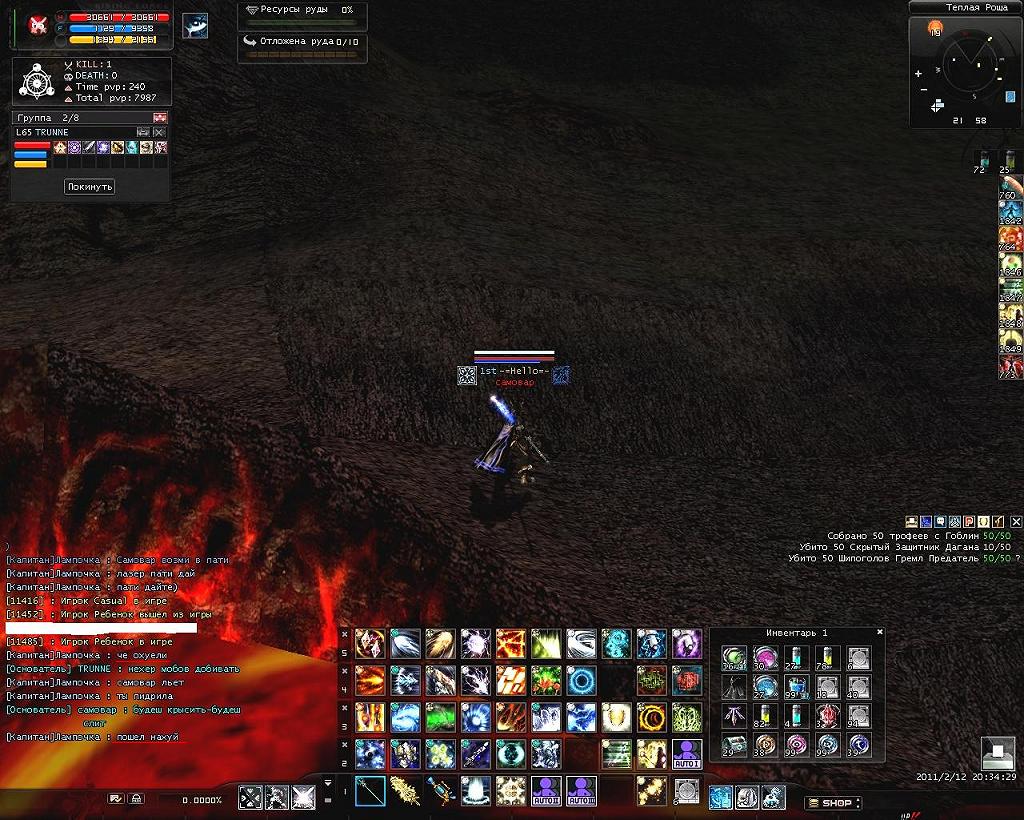Use the treasure chest item in inventory
The width and height of the screenshot is (1024, 820).
point(734,744)
